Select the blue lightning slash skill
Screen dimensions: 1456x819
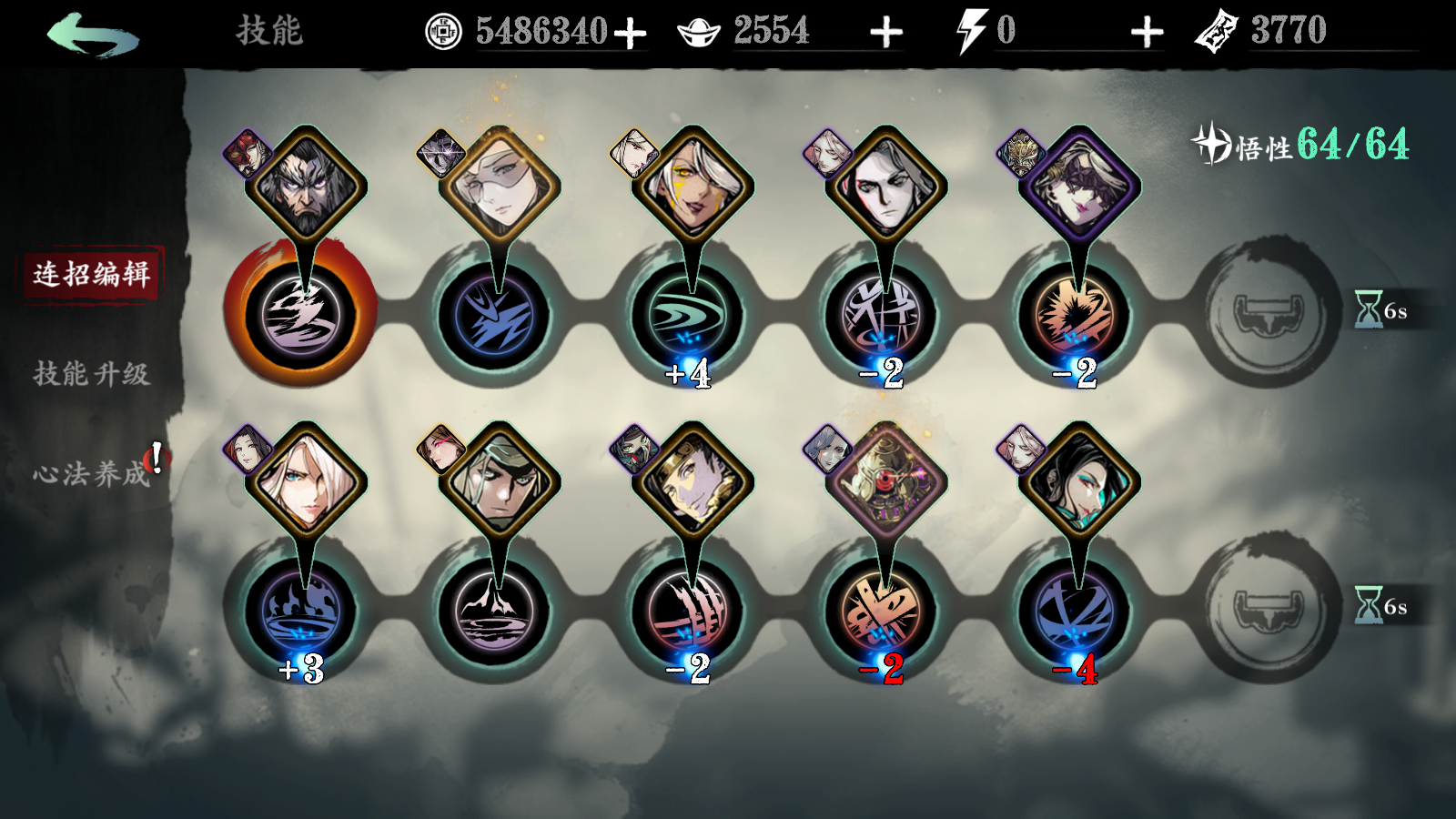click(495, 316)
